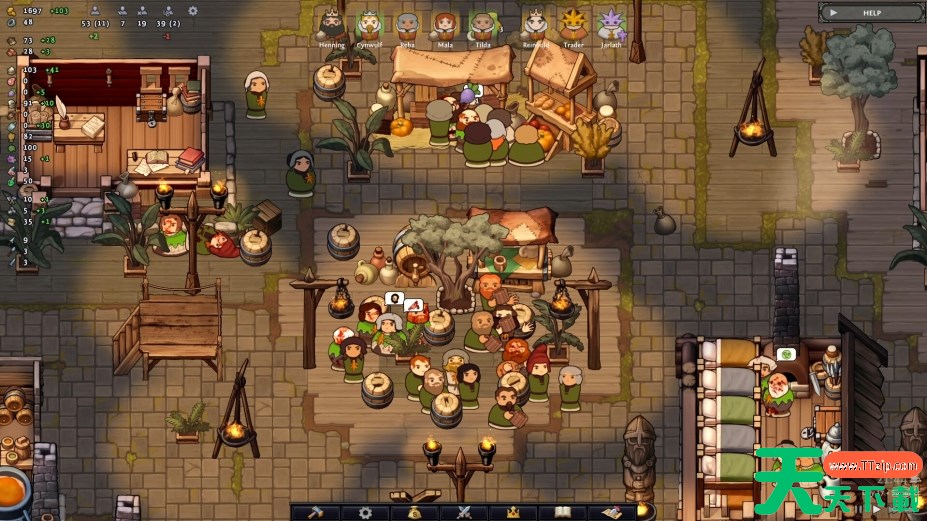
Task: Open the Trader portrait
Action: (573, 24)
